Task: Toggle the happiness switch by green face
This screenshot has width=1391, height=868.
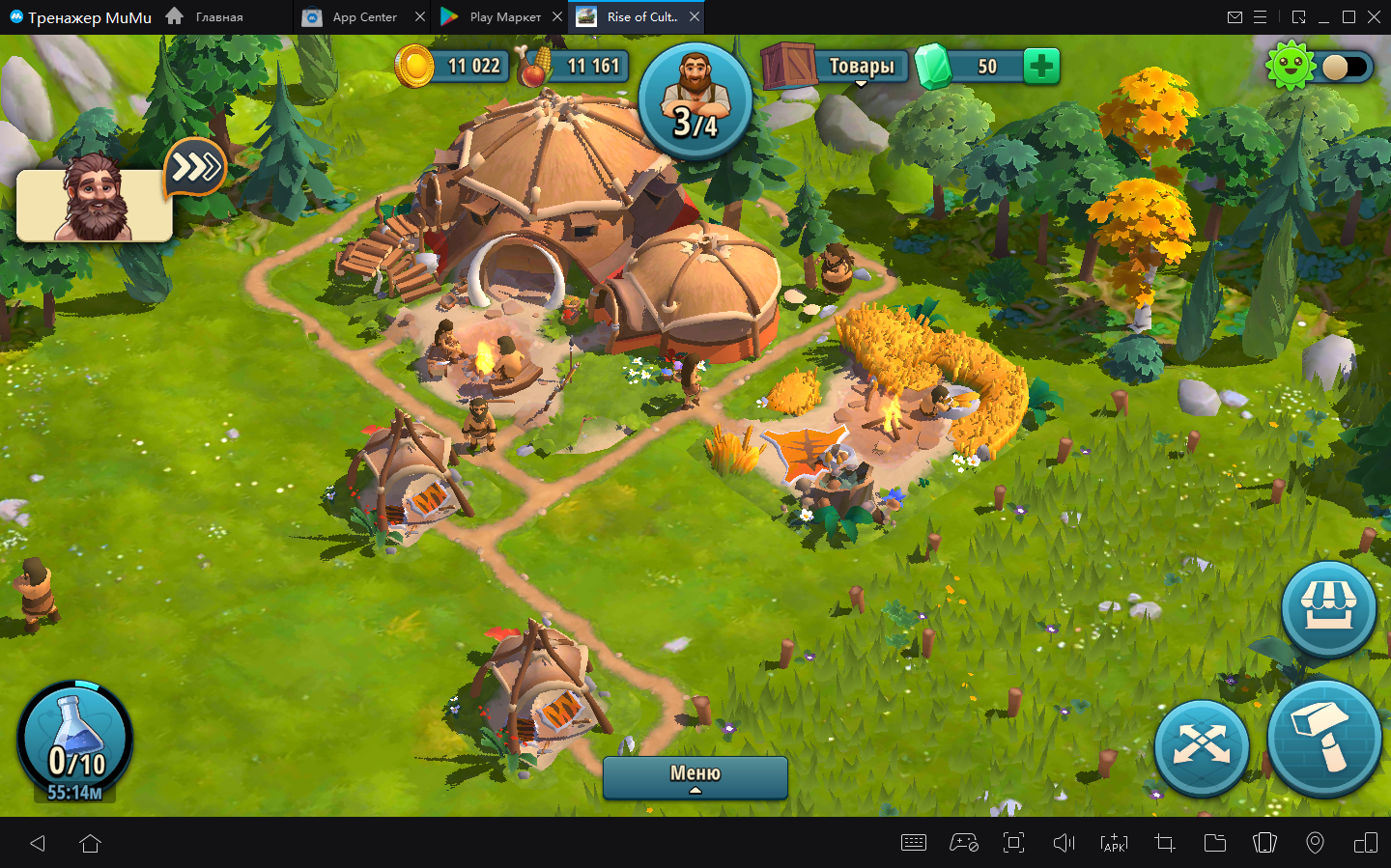Action: [1345, 67]
